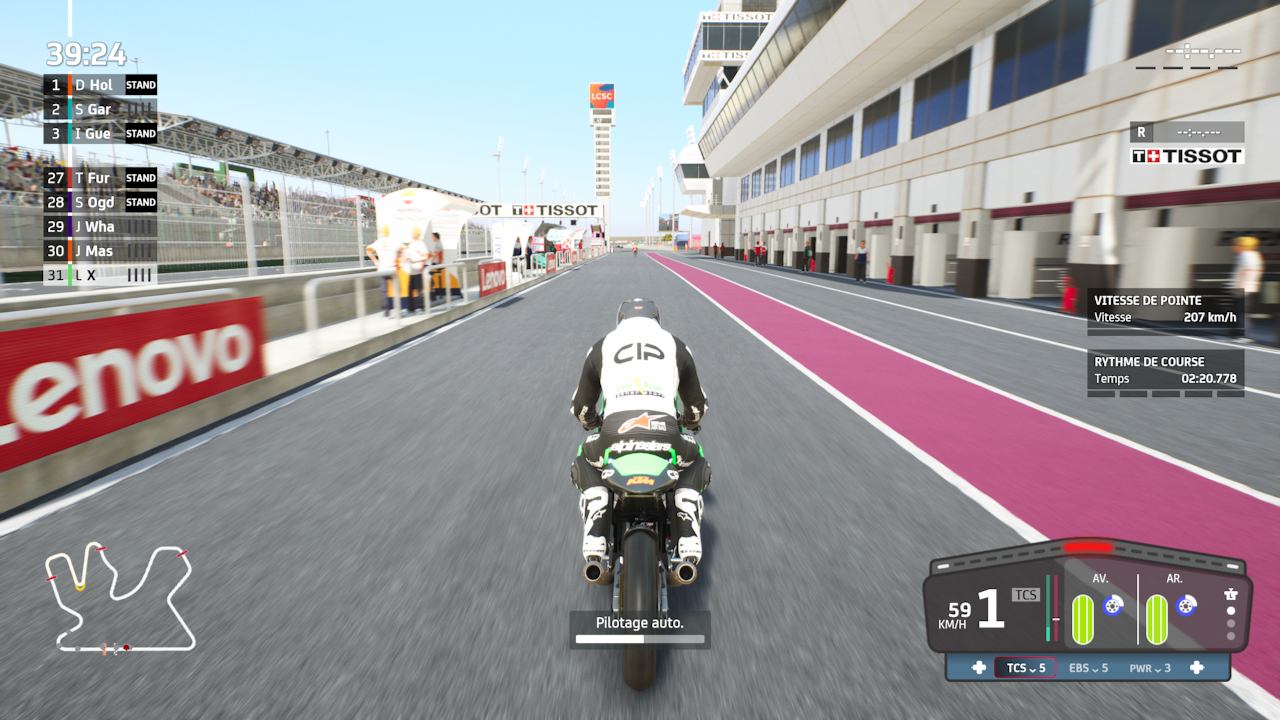
Task: Adjust the TCS 5 traction control setting
Action: coord(1026,668)
